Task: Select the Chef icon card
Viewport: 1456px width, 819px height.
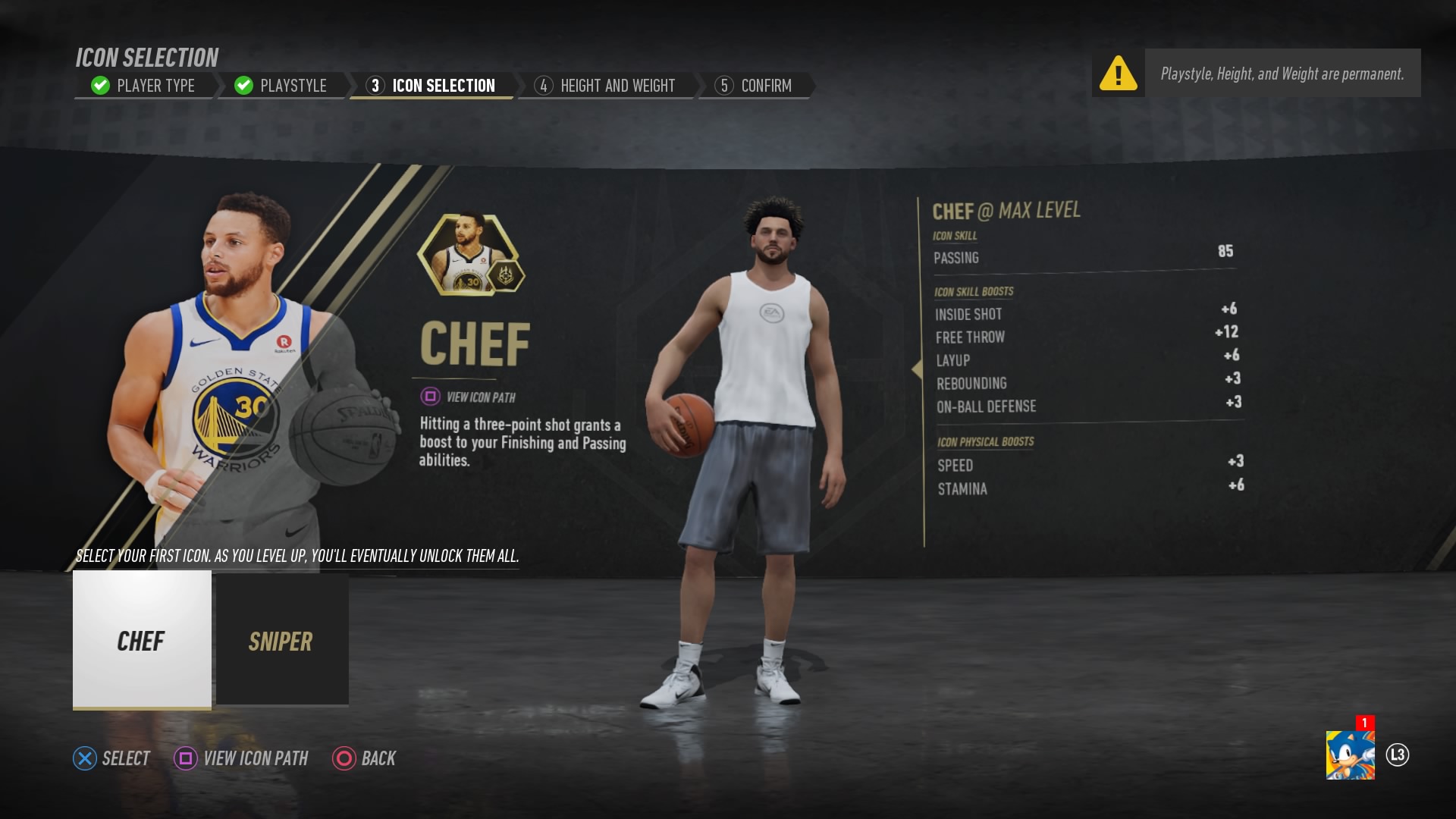Action: click(141, 641)
